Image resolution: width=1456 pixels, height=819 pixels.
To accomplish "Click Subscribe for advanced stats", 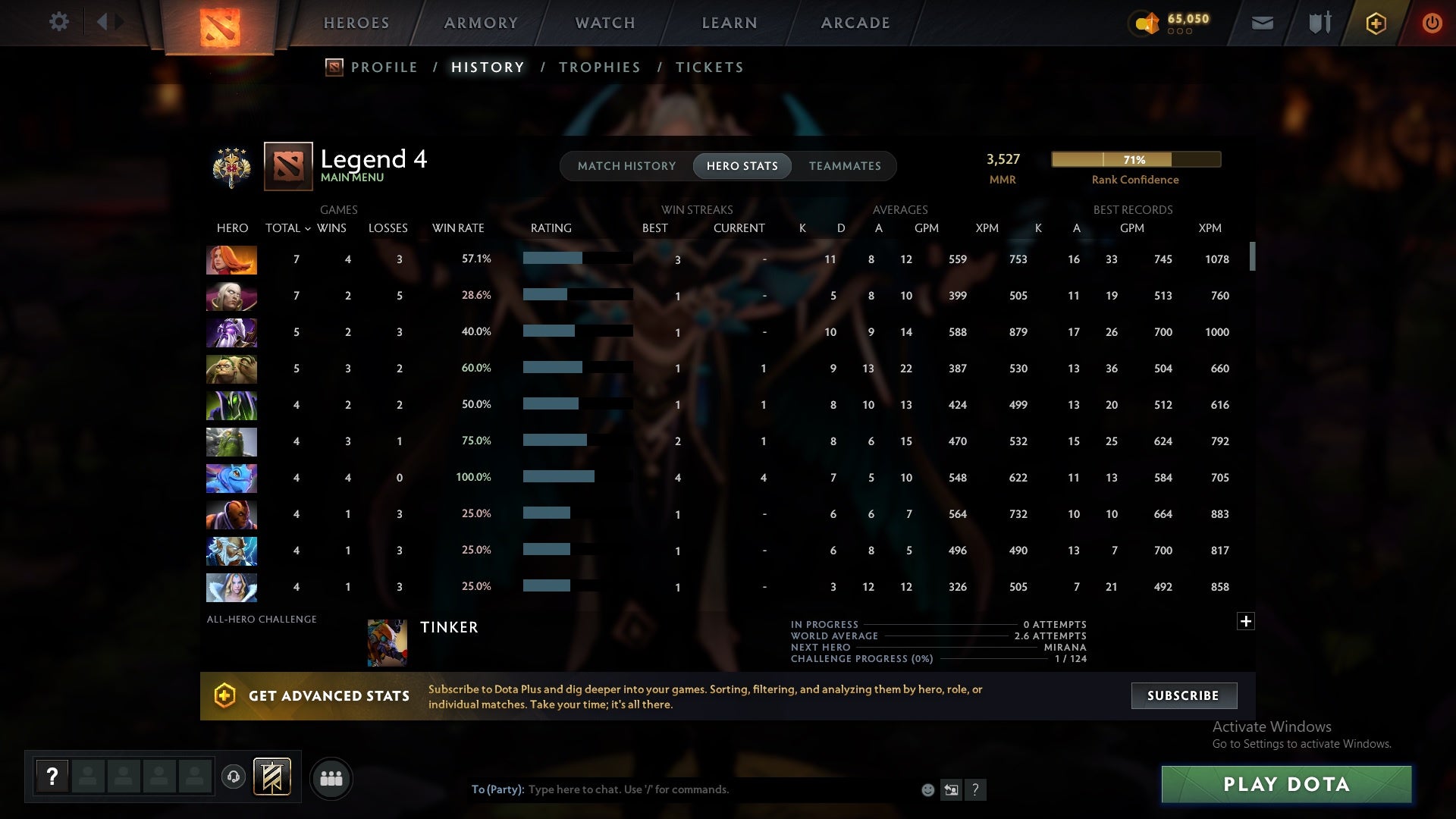I will click(x=1183, y=695).
